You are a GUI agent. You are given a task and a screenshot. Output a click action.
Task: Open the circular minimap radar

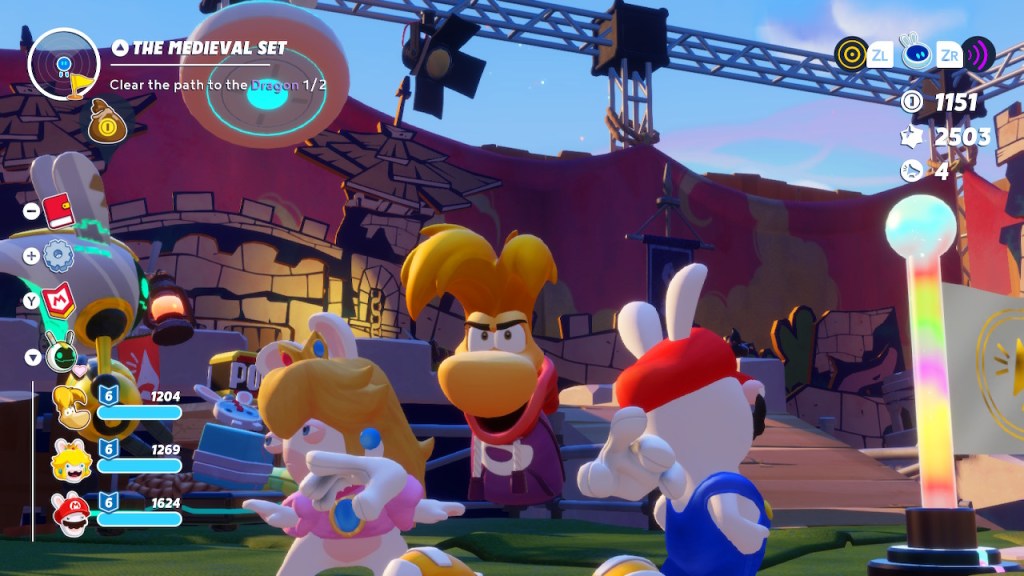tap(64, 64)
